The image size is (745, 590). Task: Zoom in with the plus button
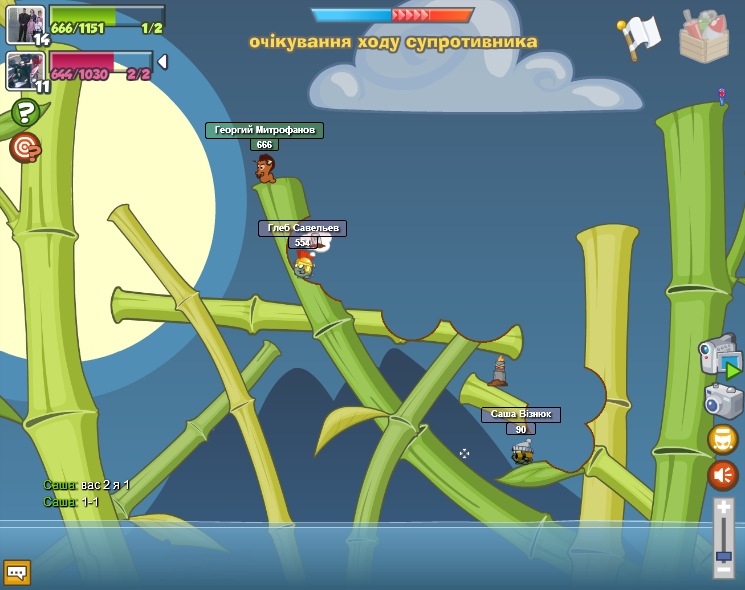[723, 510]
